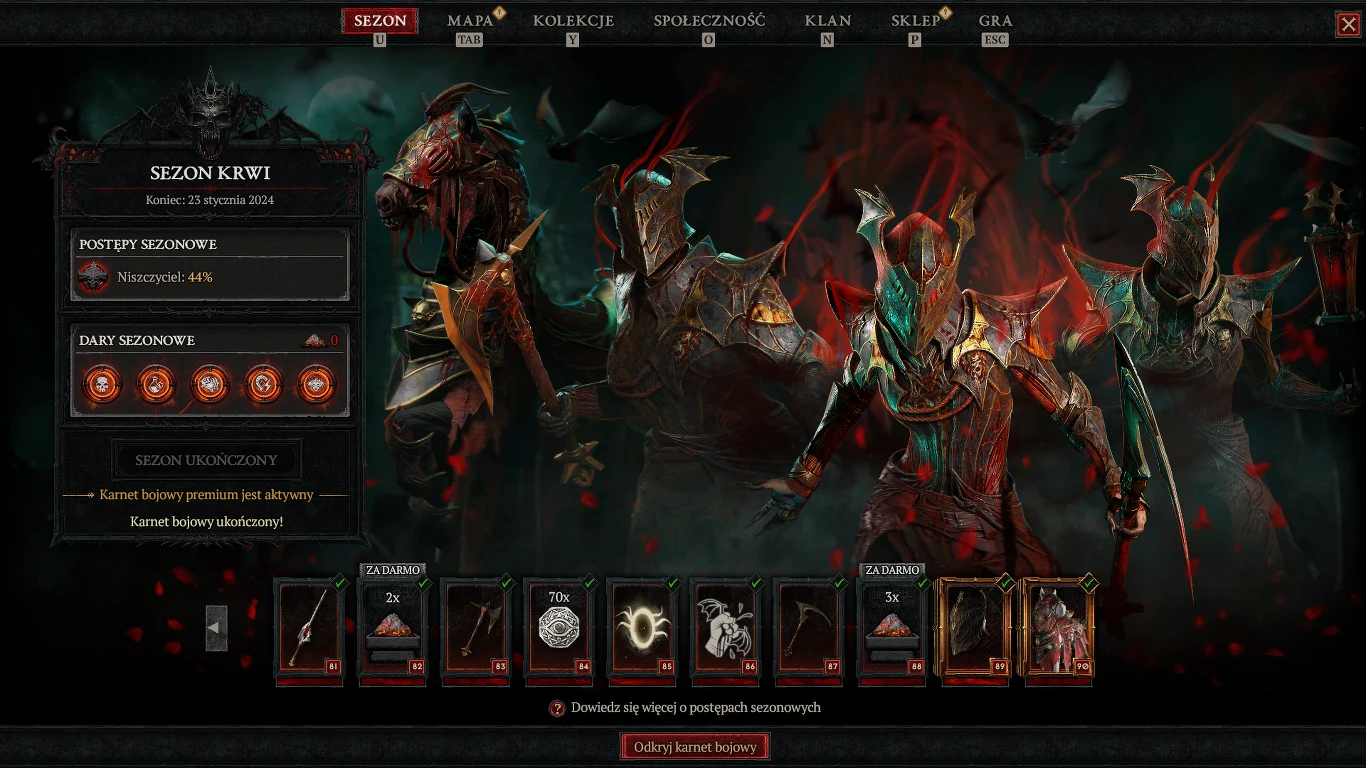This screenshot has width=1366, height=768.
Task: Open the Społeczność tab
Action: [709, 21]
